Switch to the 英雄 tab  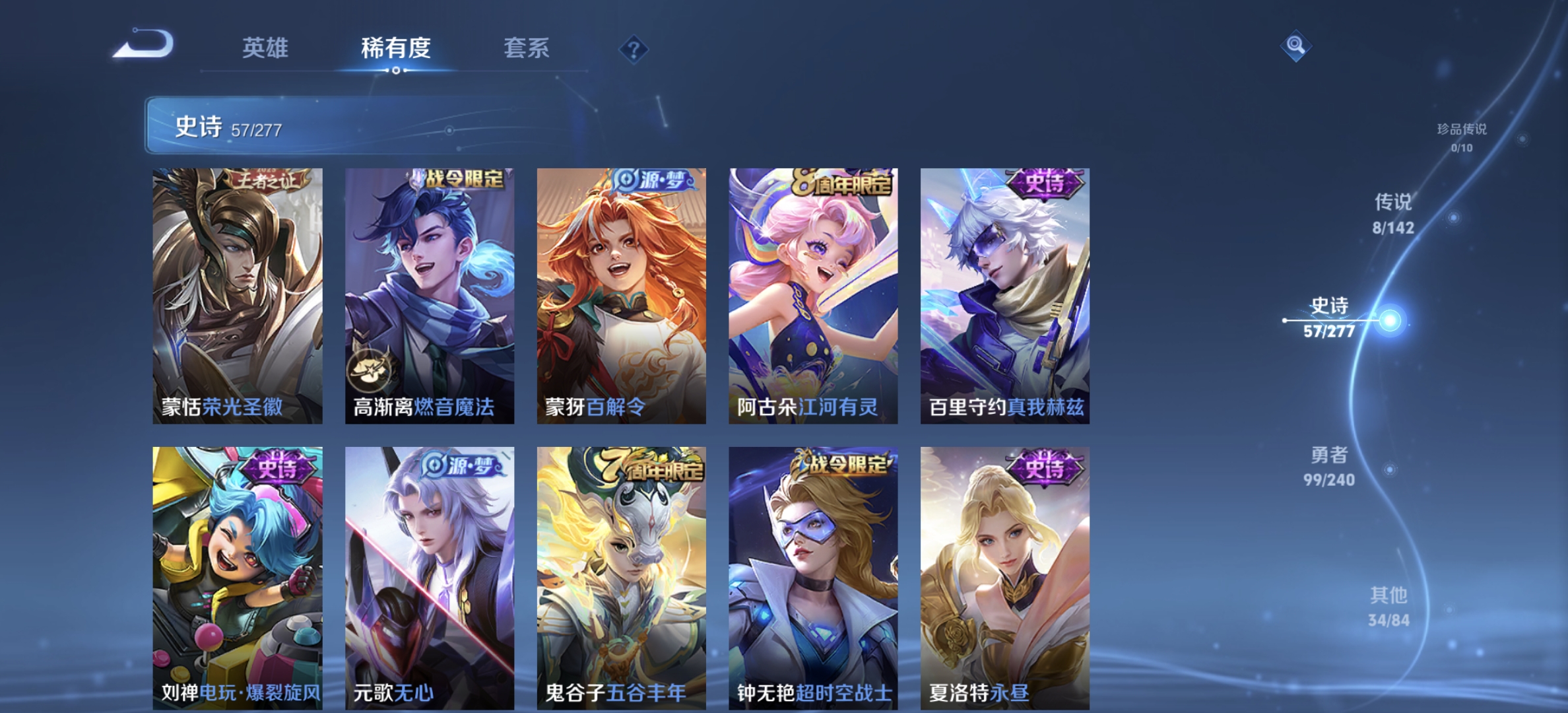(x=266, y=48)
